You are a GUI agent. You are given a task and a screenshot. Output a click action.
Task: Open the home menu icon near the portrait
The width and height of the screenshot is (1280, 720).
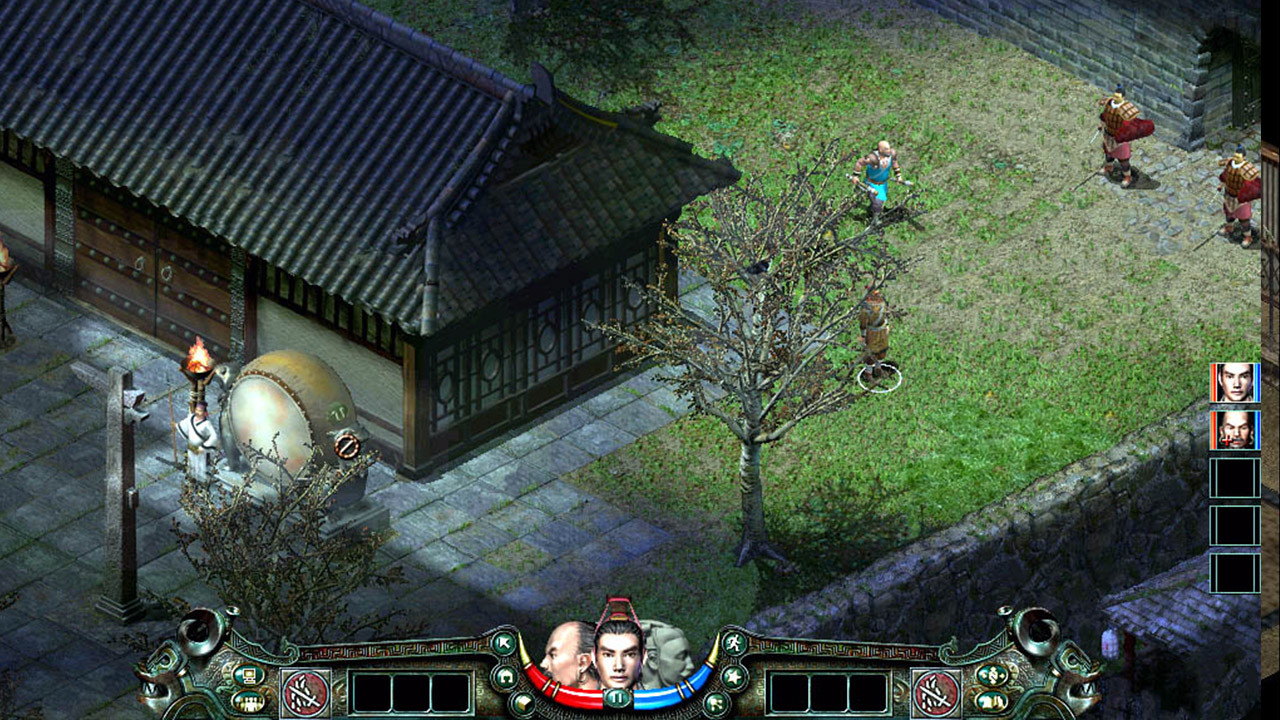click(506, 676)
